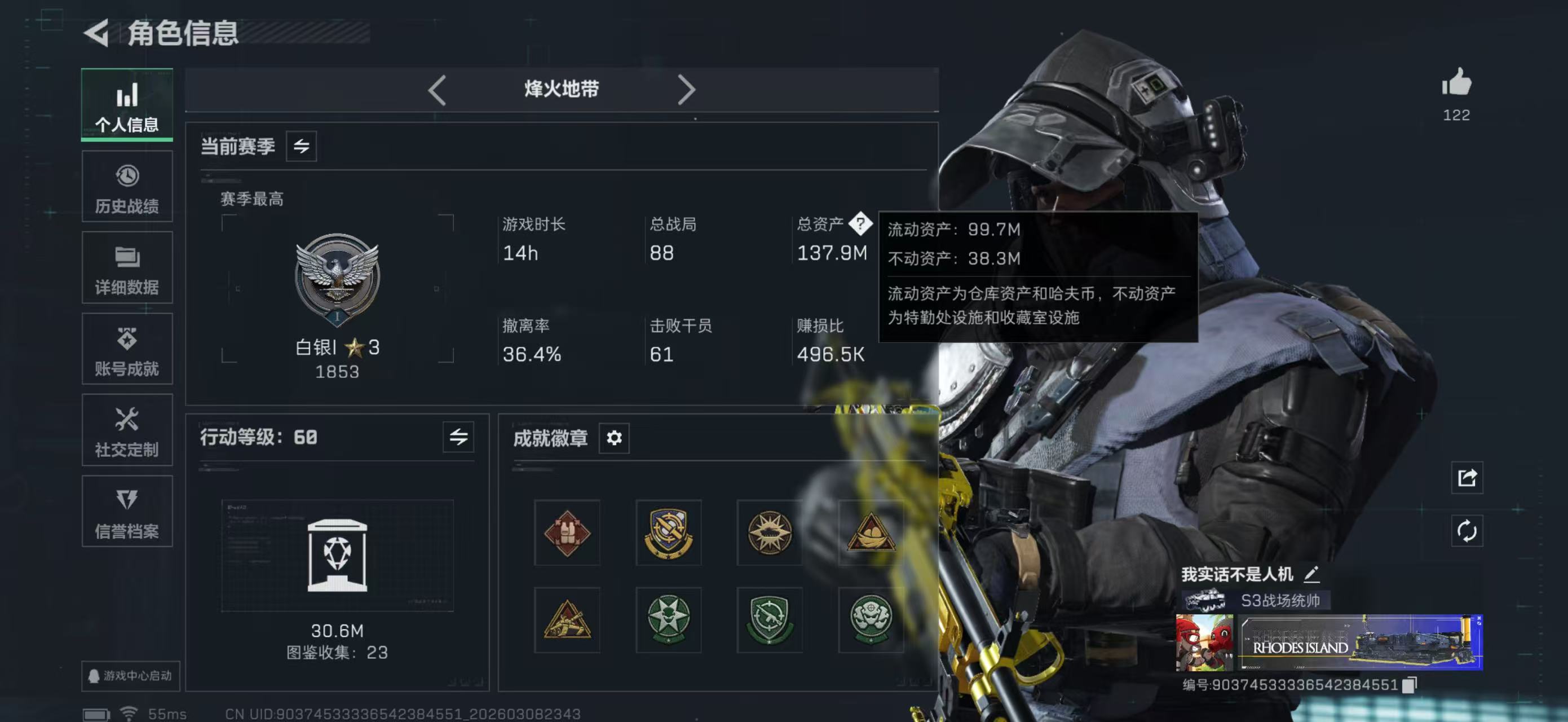Image resolution: width=1568 pixels, height=722 pixels.
Task: View the 信誉档案 reputation file
Action: [x=127, y=512]
